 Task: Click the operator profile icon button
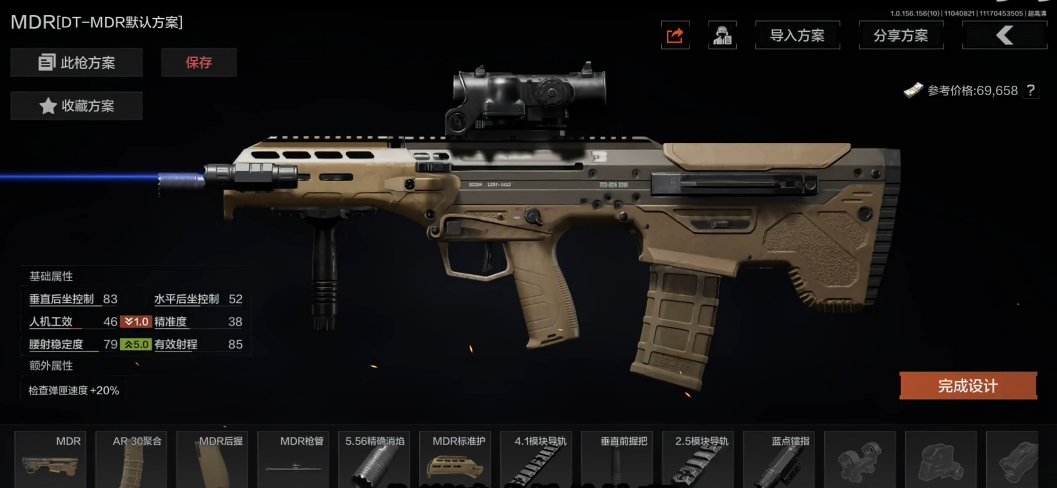(722, 36)
